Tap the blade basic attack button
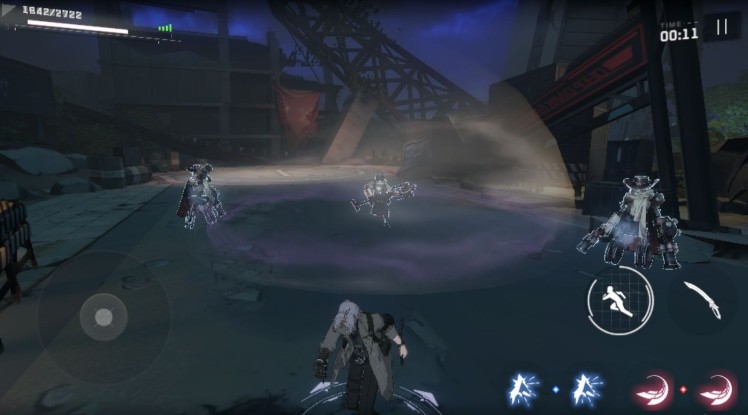The height and width of the screenshot is (415, 748). pos(699,300)
